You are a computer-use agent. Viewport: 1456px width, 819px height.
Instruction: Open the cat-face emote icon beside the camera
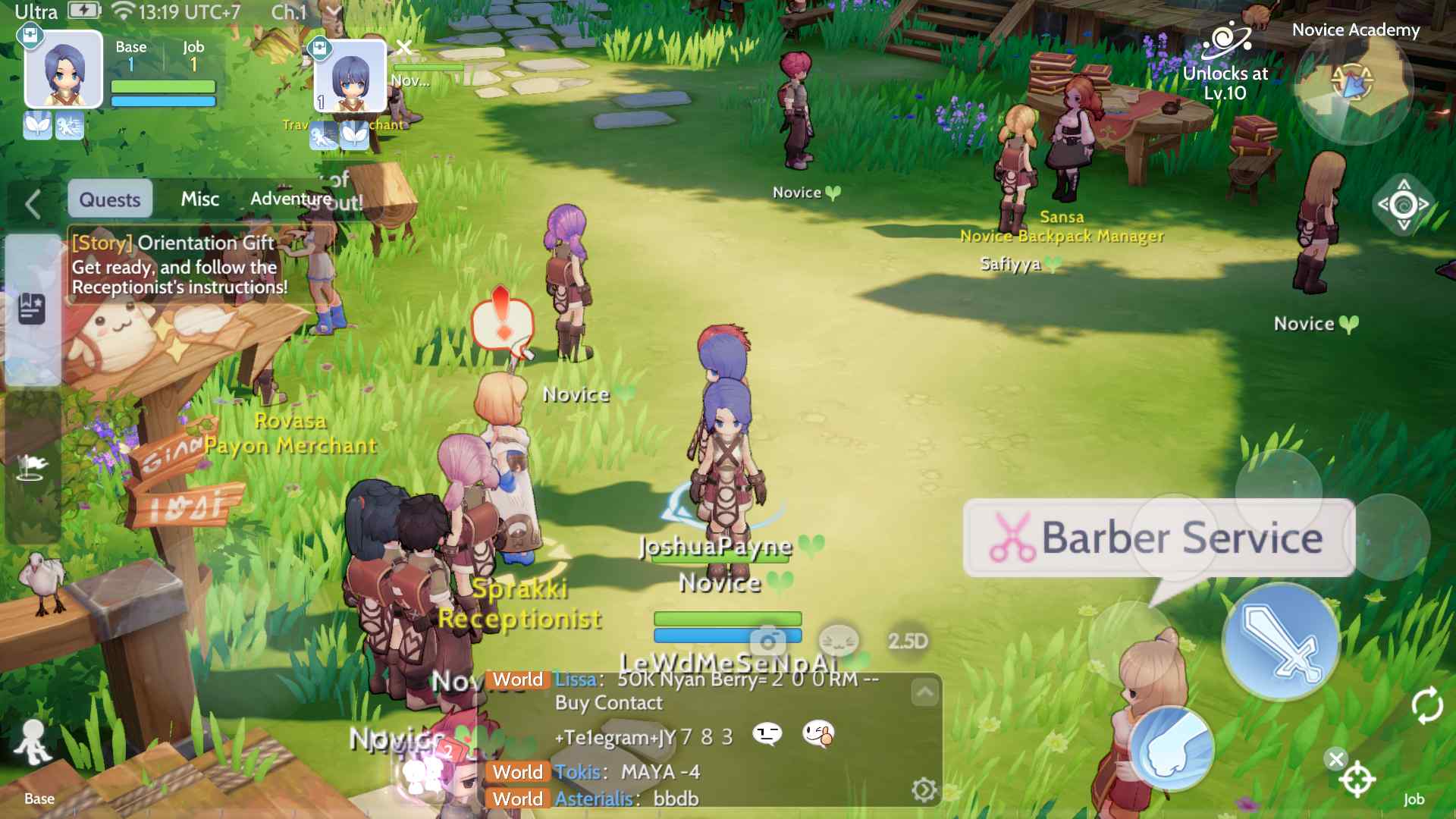tap(839, 641)
